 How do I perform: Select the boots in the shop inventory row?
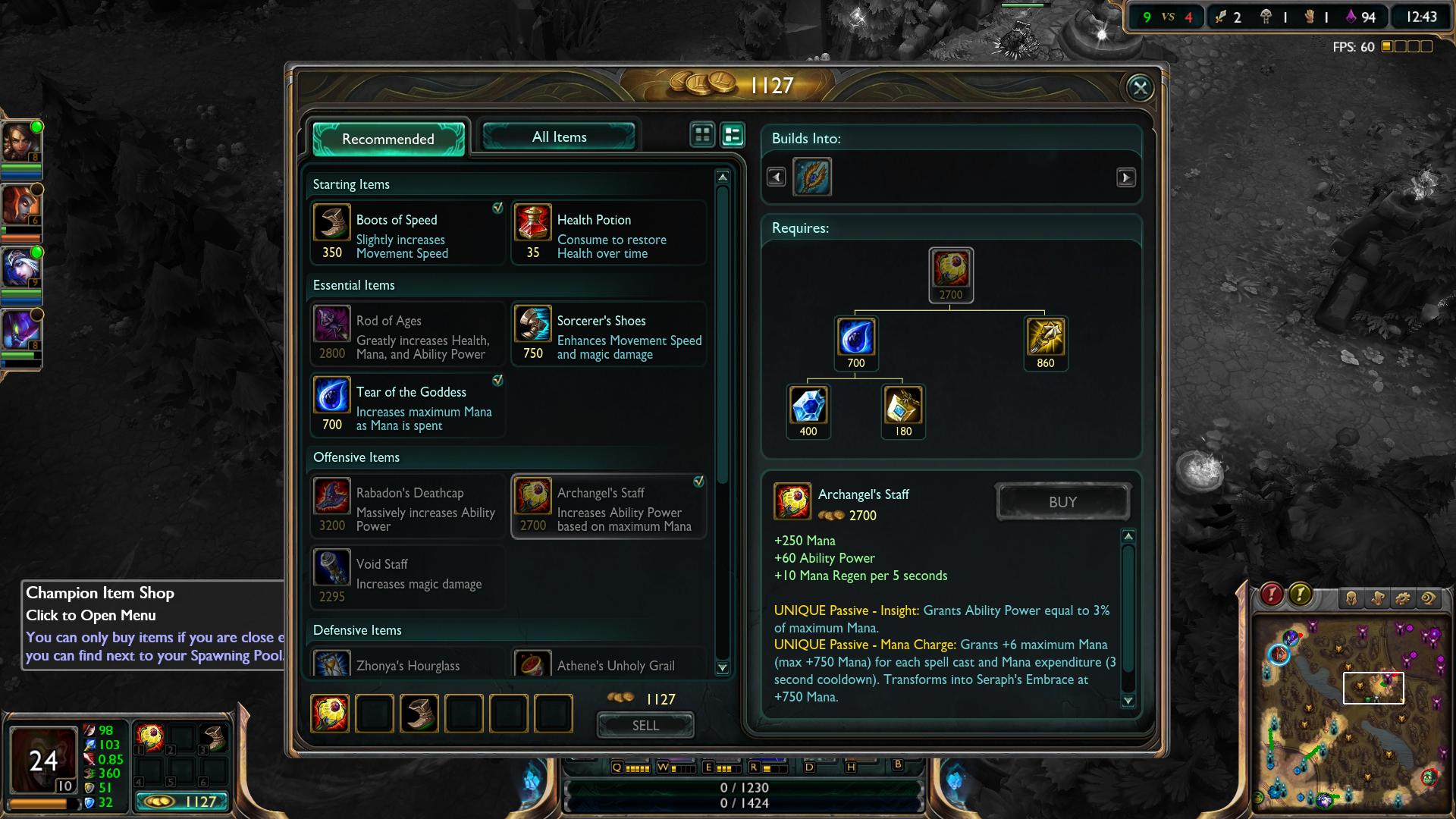419,714
